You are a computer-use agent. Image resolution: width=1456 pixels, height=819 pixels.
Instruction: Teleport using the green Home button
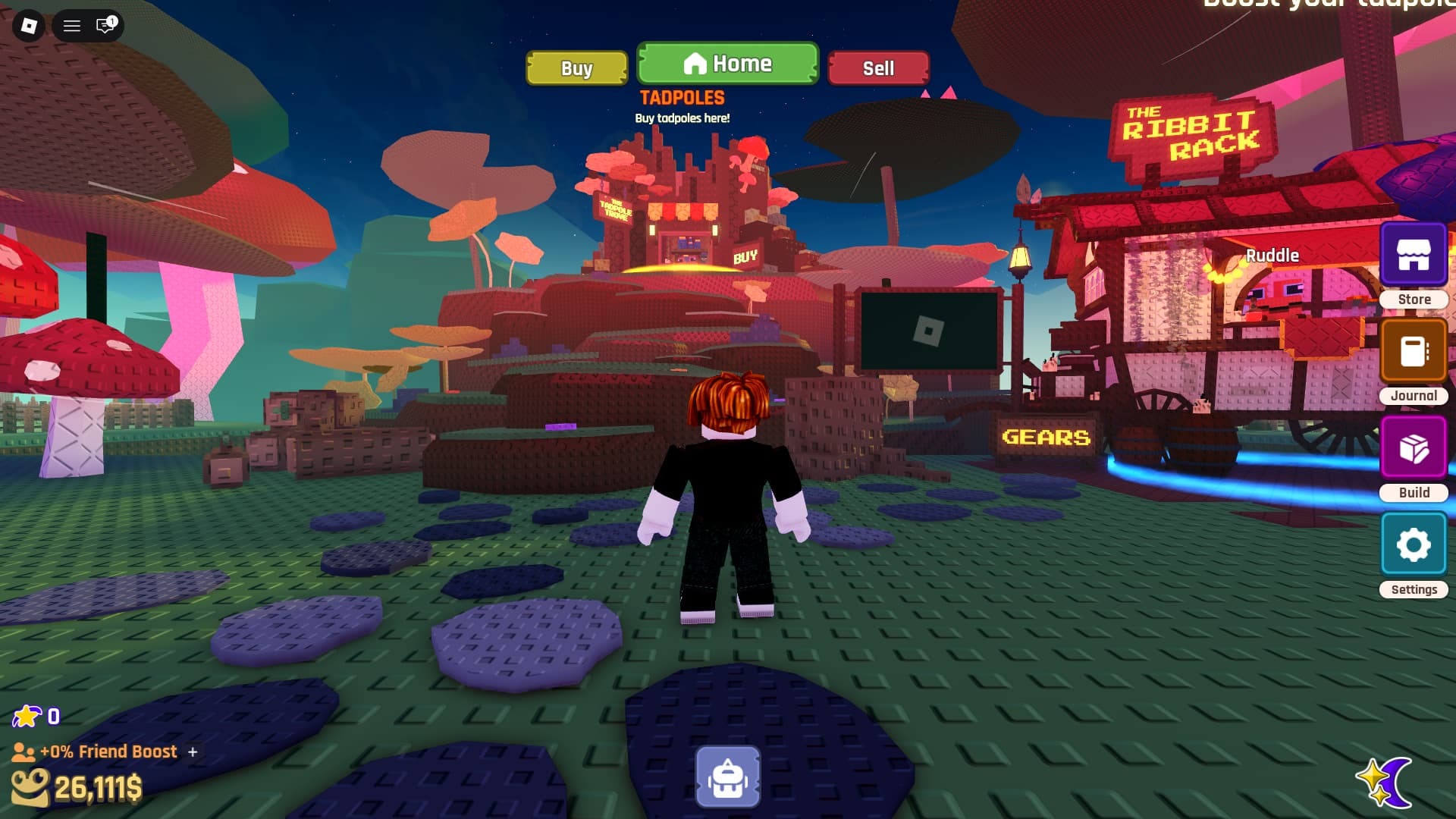(727, 64)
